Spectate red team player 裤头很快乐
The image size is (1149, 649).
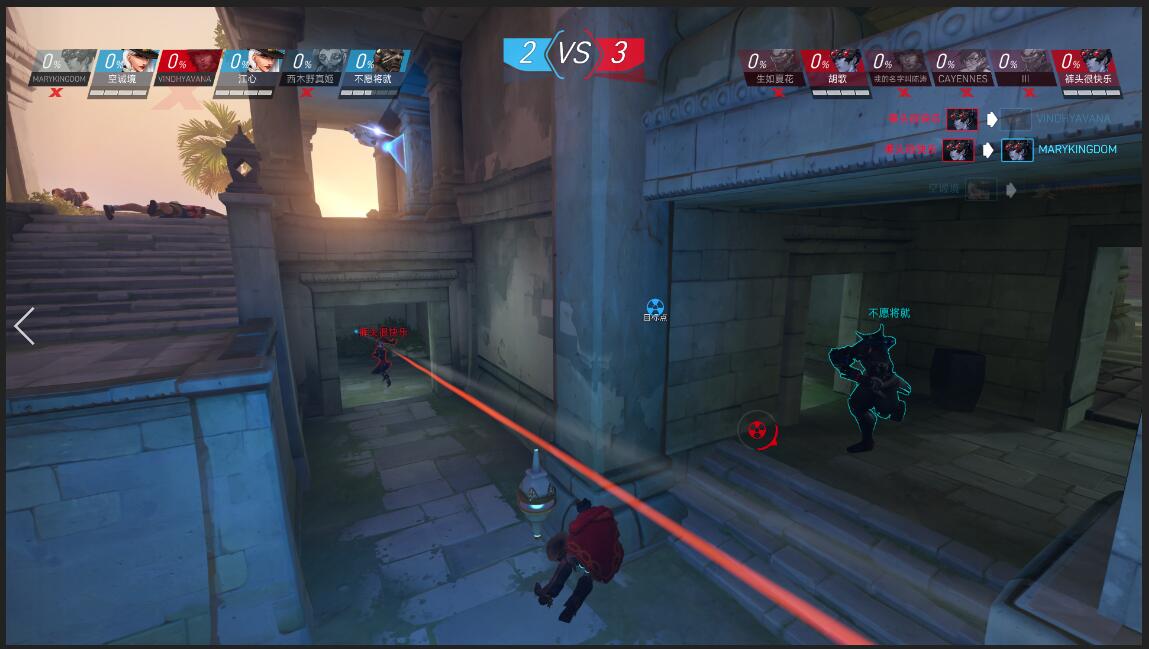tap(1086, 70)
